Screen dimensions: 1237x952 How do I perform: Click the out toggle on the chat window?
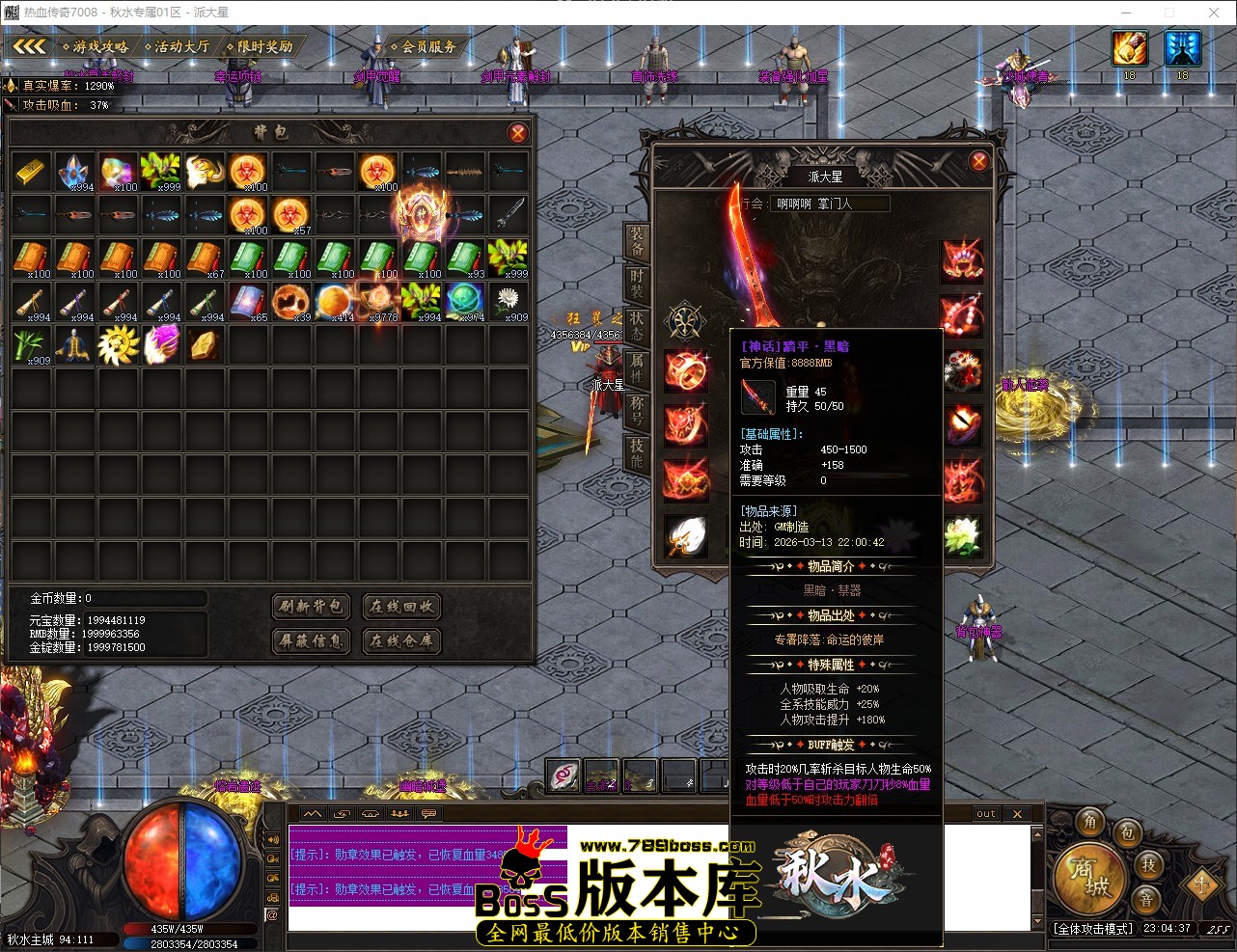[985, 814]
